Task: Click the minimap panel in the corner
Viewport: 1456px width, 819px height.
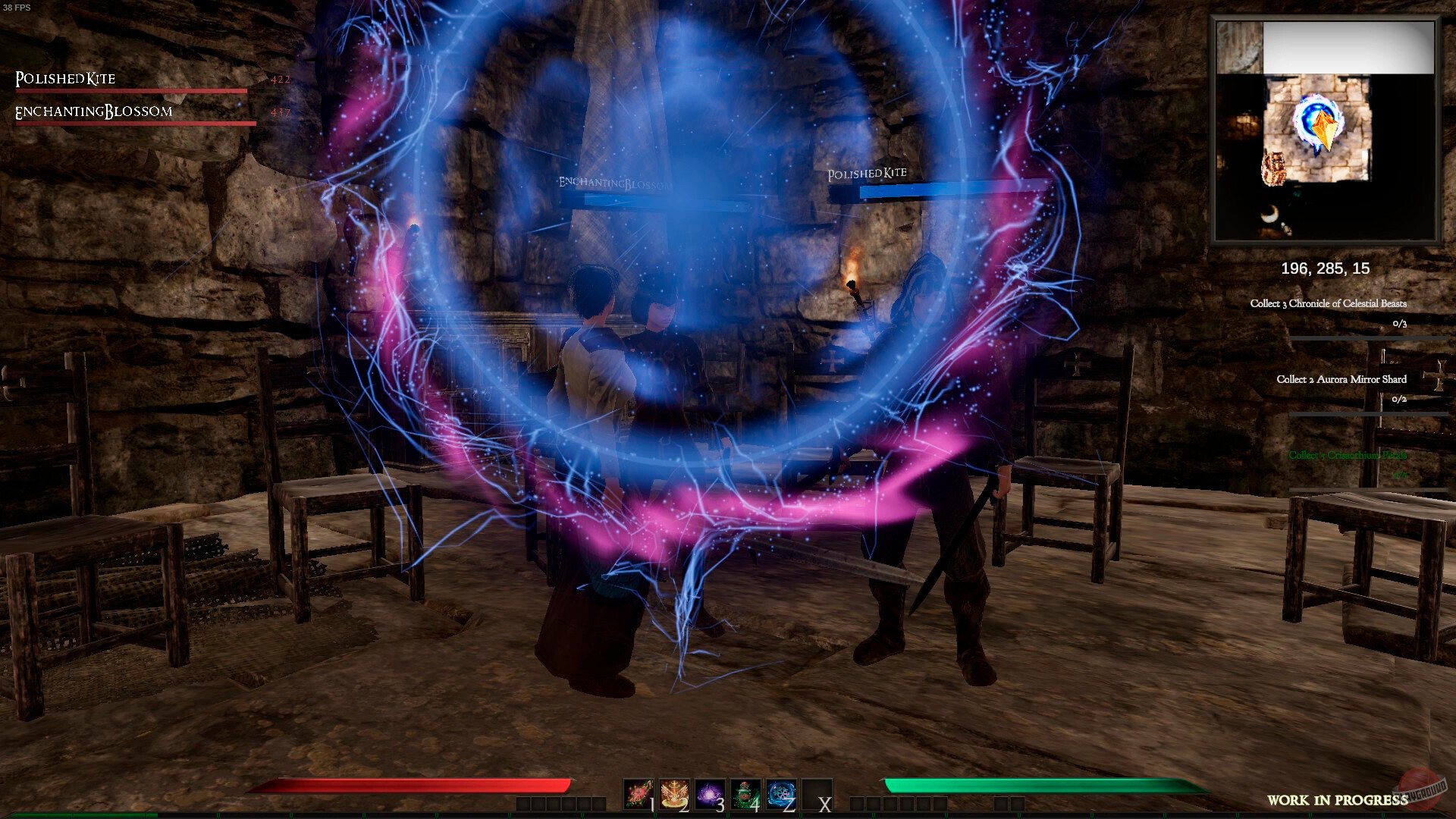Action: coord(1327,133)
